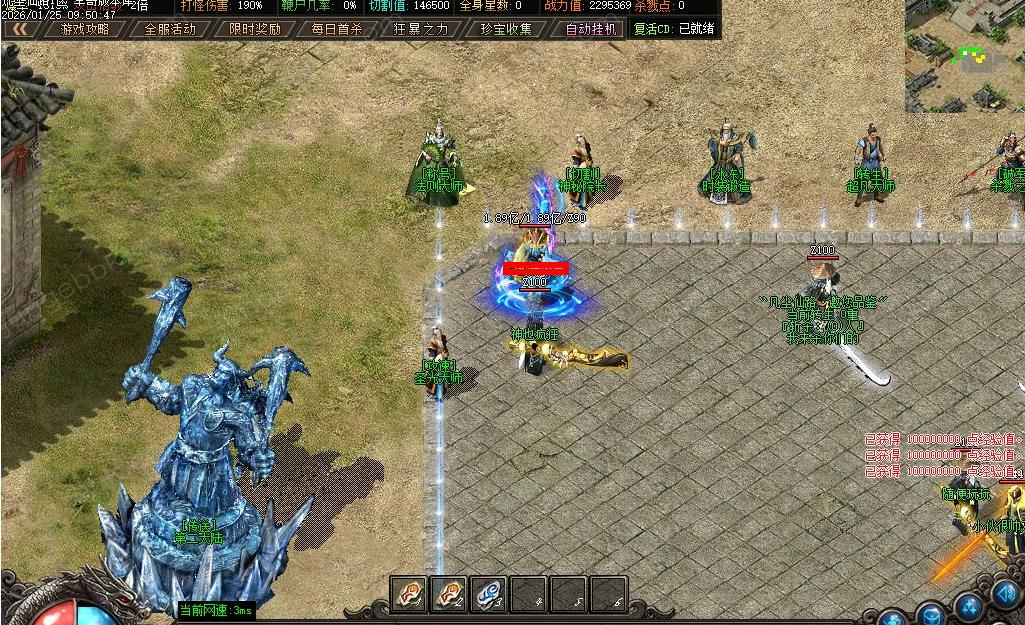Use the orange scroll in hotbar slot 1
This screenshot has width=1025, height=625.
(407, 594)
